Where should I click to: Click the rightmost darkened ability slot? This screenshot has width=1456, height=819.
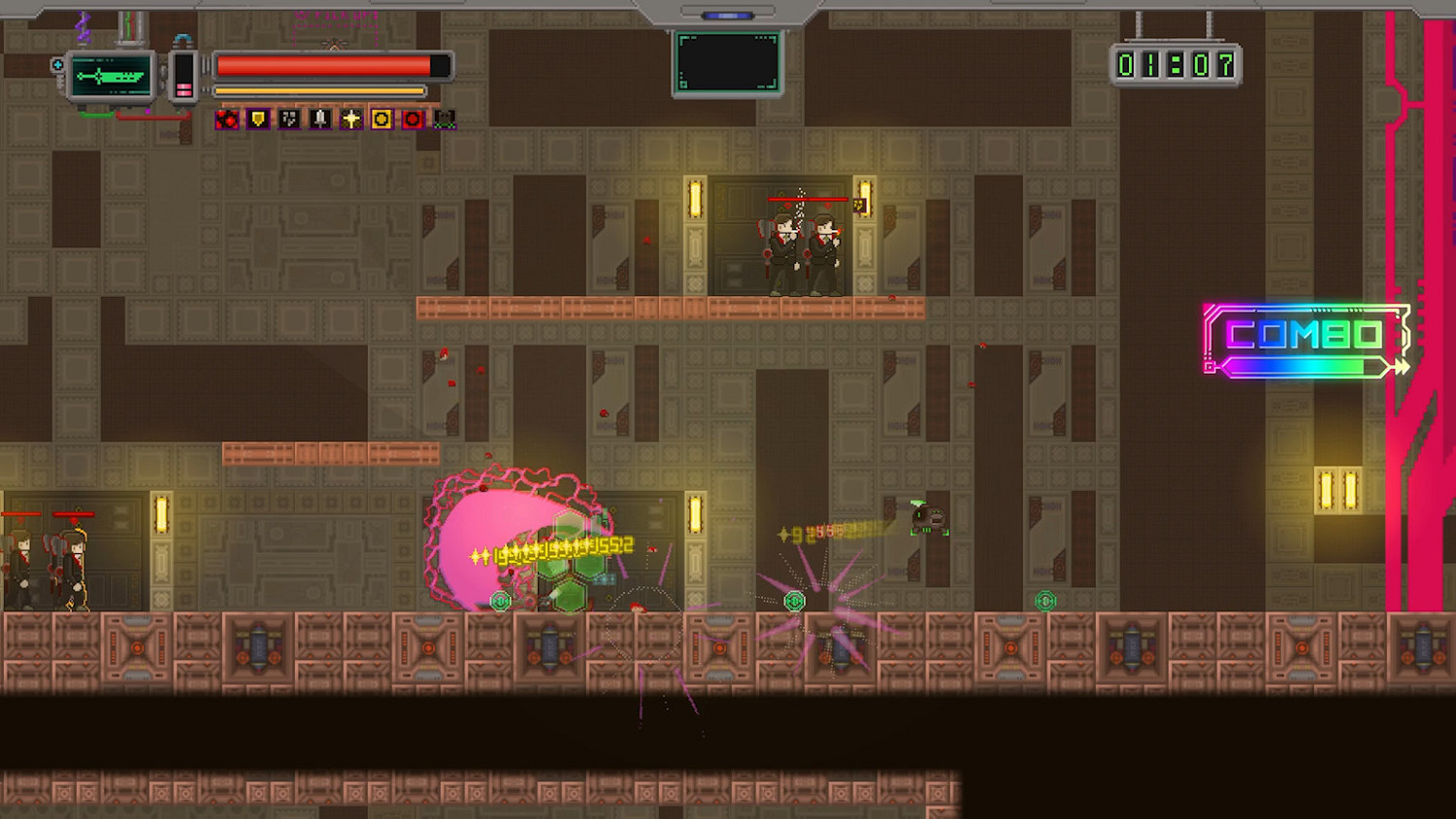446,119
